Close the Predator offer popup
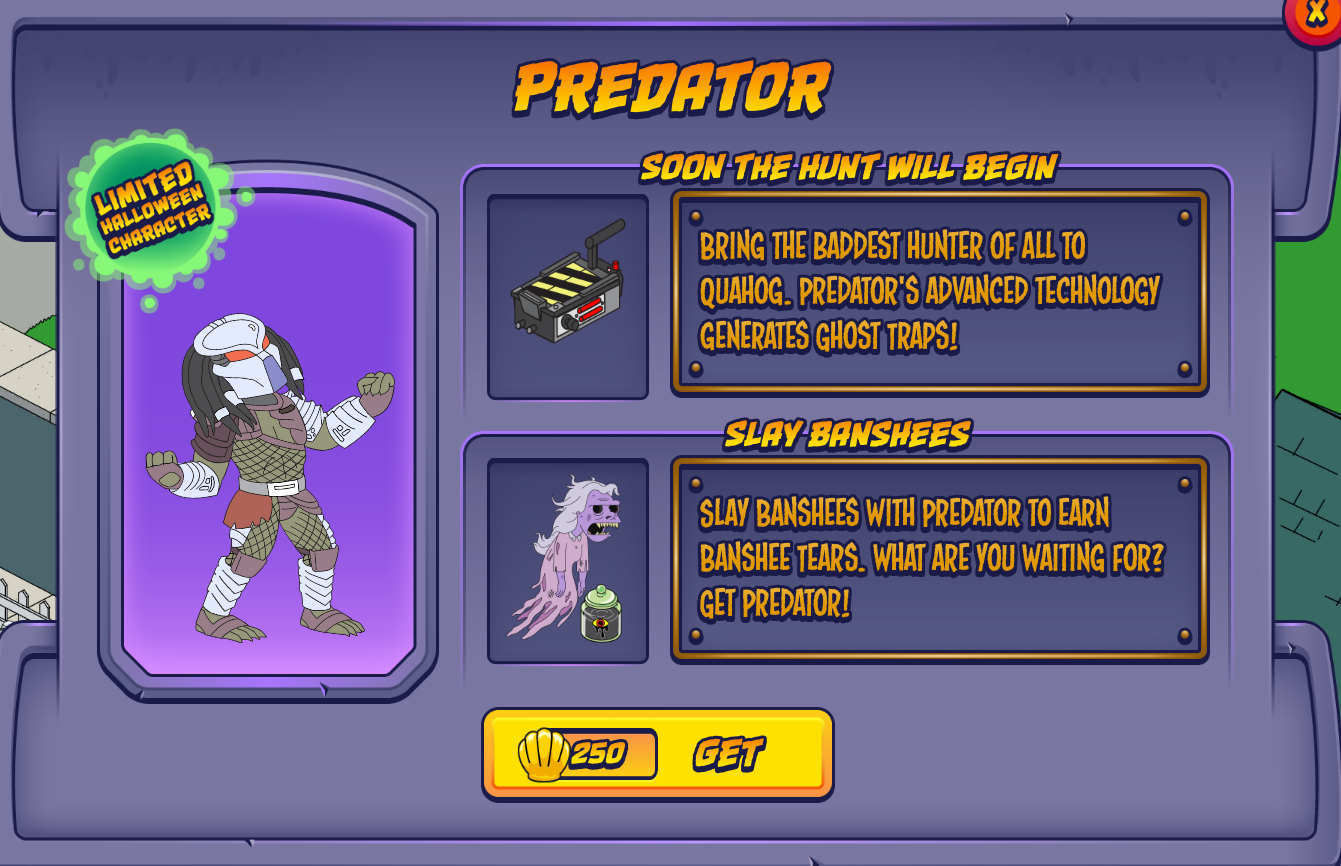The height and width of the screenshot is (866, 1341). tap(1316, 14)
